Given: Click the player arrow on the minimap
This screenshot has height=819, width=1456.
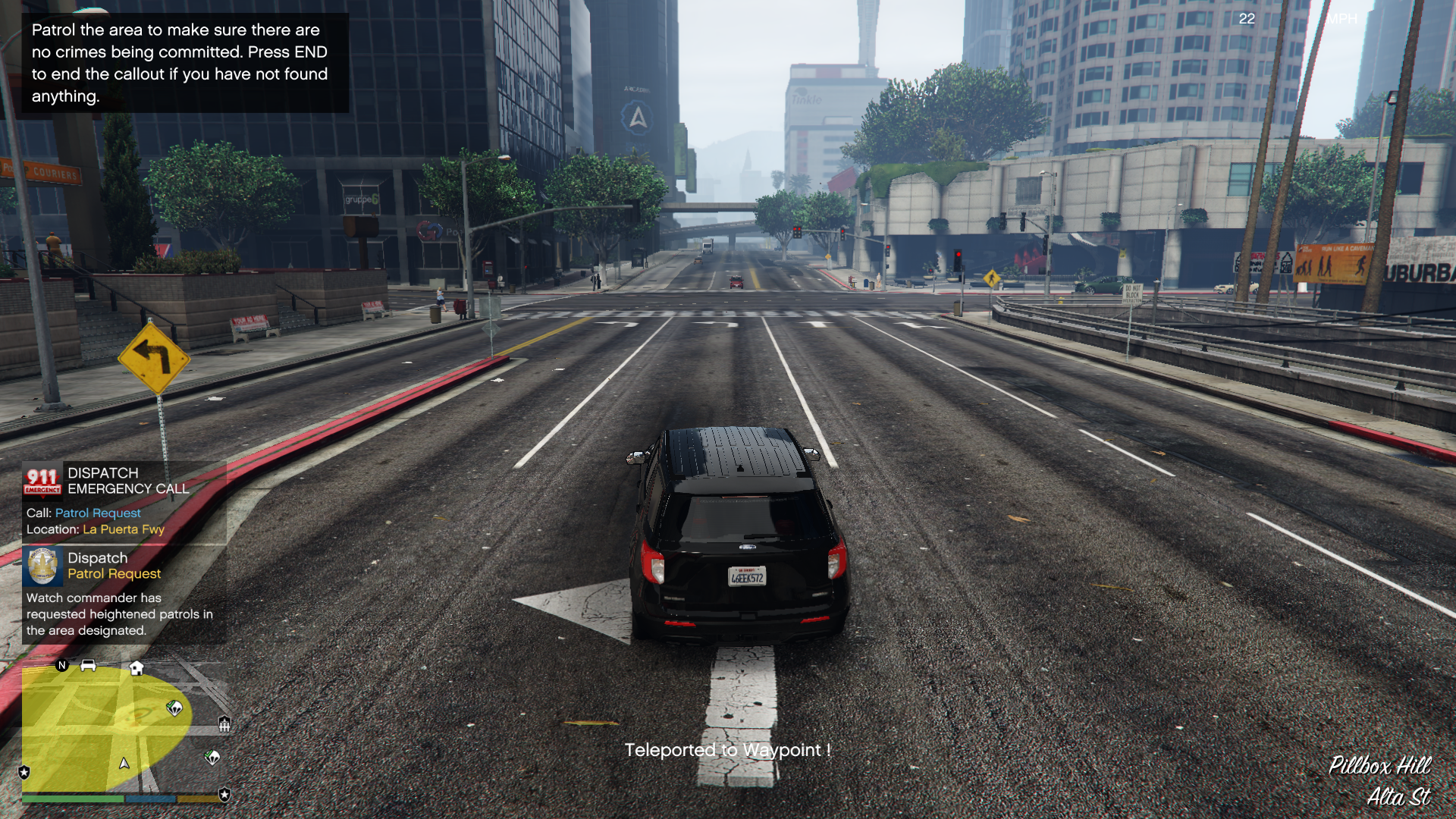Looking at the screenshot, I should click(124, 763).
